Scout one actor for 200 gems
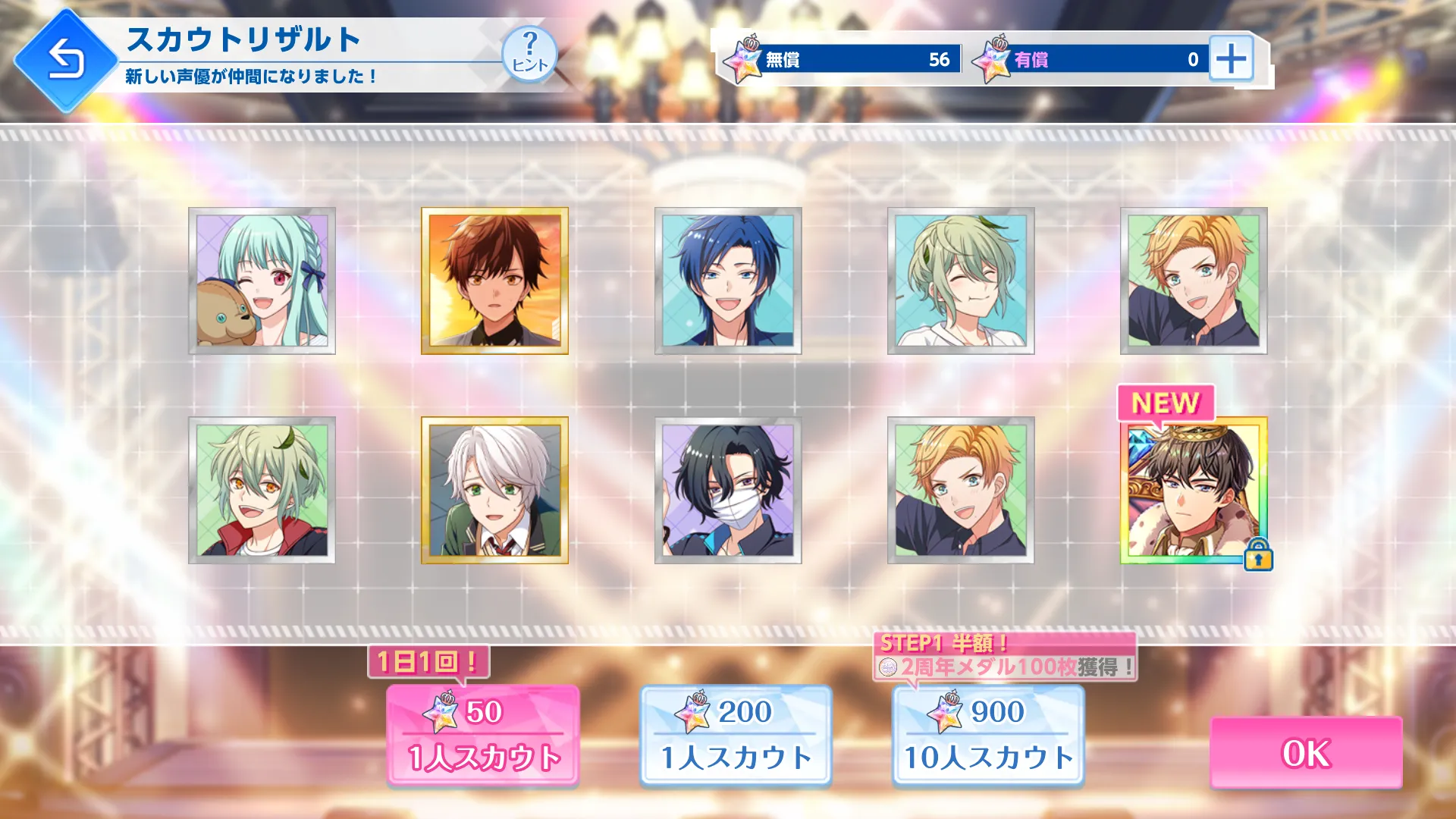 [736, 734]
